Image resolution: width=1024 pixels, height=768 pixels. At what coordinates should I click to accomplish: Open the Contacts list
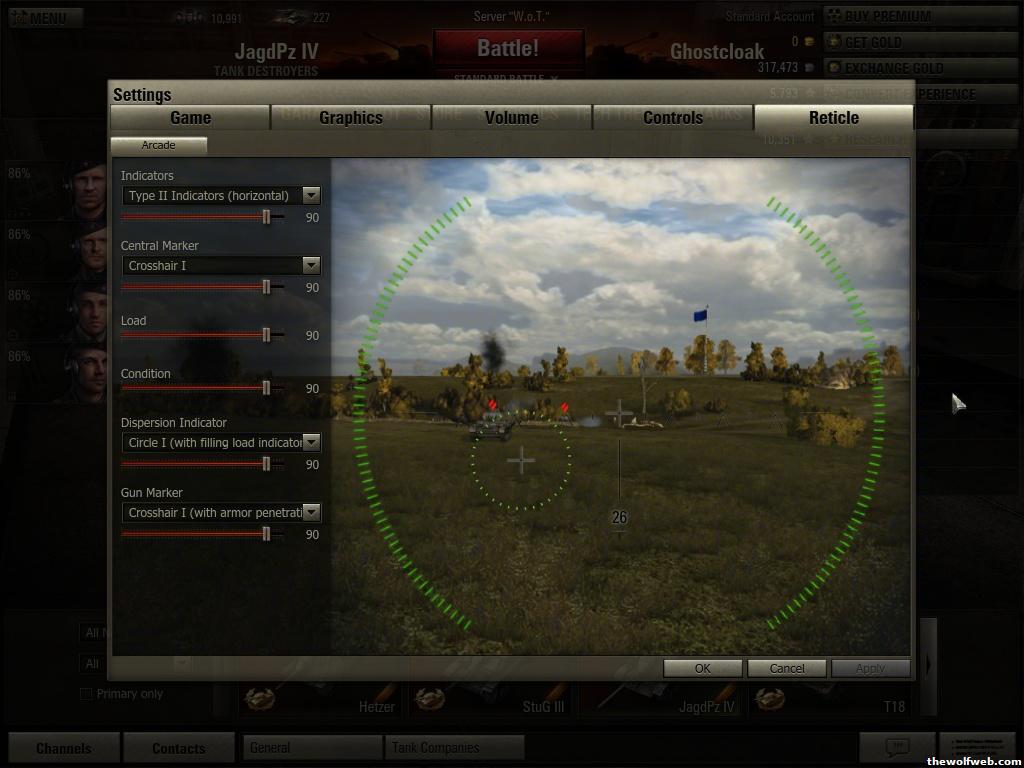click(178, 748)
